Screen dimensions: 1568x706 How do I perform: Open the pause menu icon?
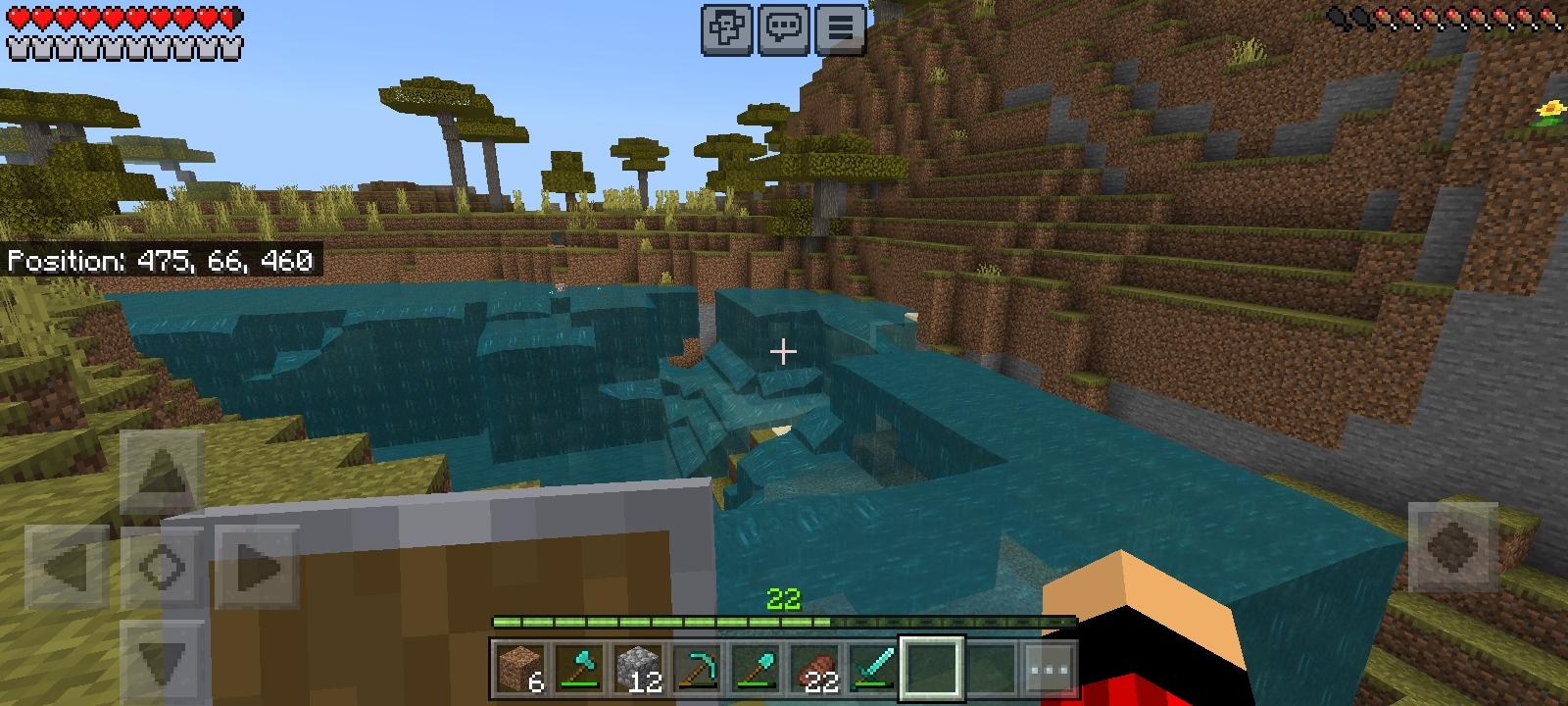pyautogui.click(x=840, y=29)
